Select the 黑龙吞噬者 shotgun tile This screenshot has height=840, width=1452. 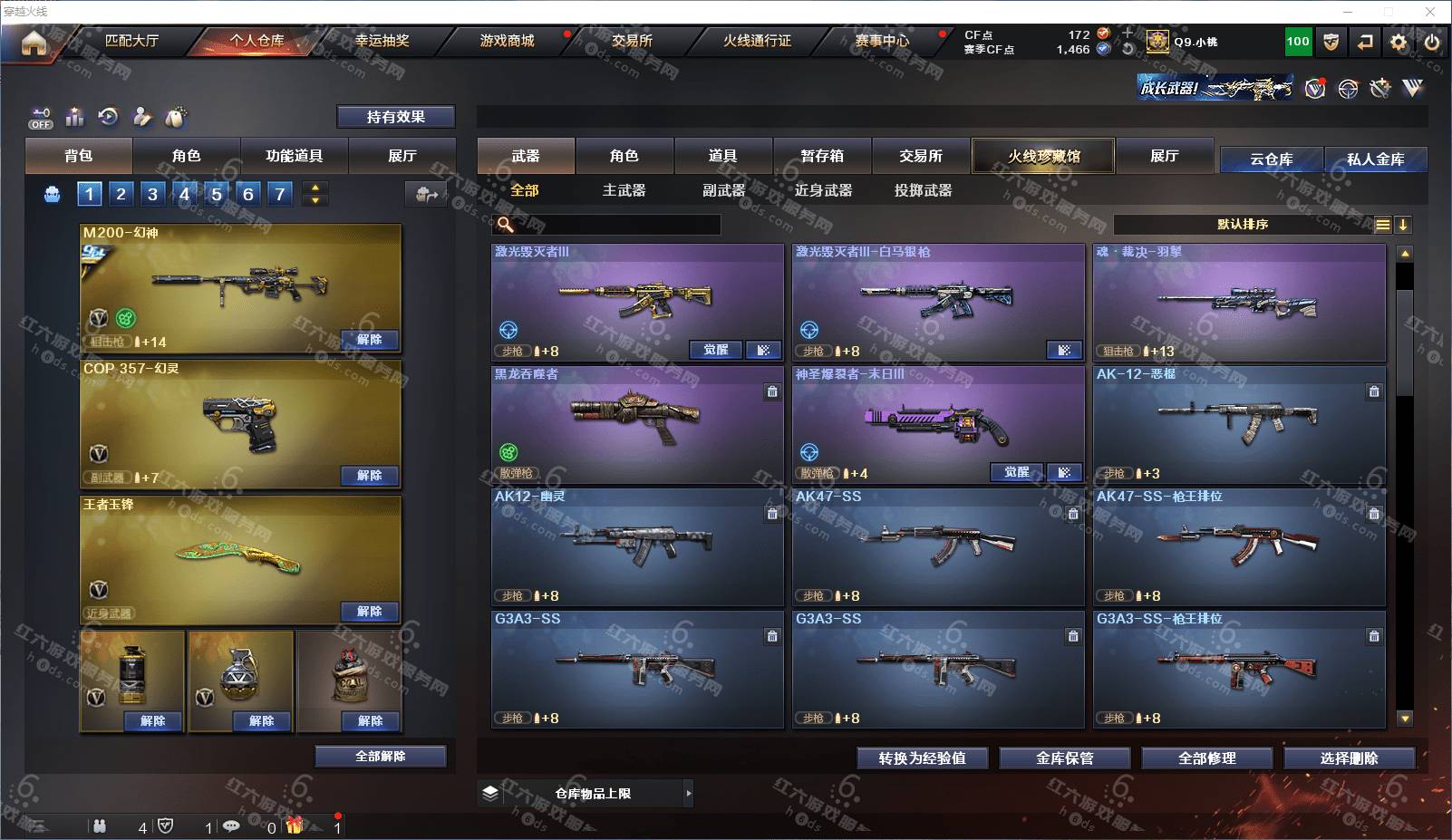click(x=637, y=424)
